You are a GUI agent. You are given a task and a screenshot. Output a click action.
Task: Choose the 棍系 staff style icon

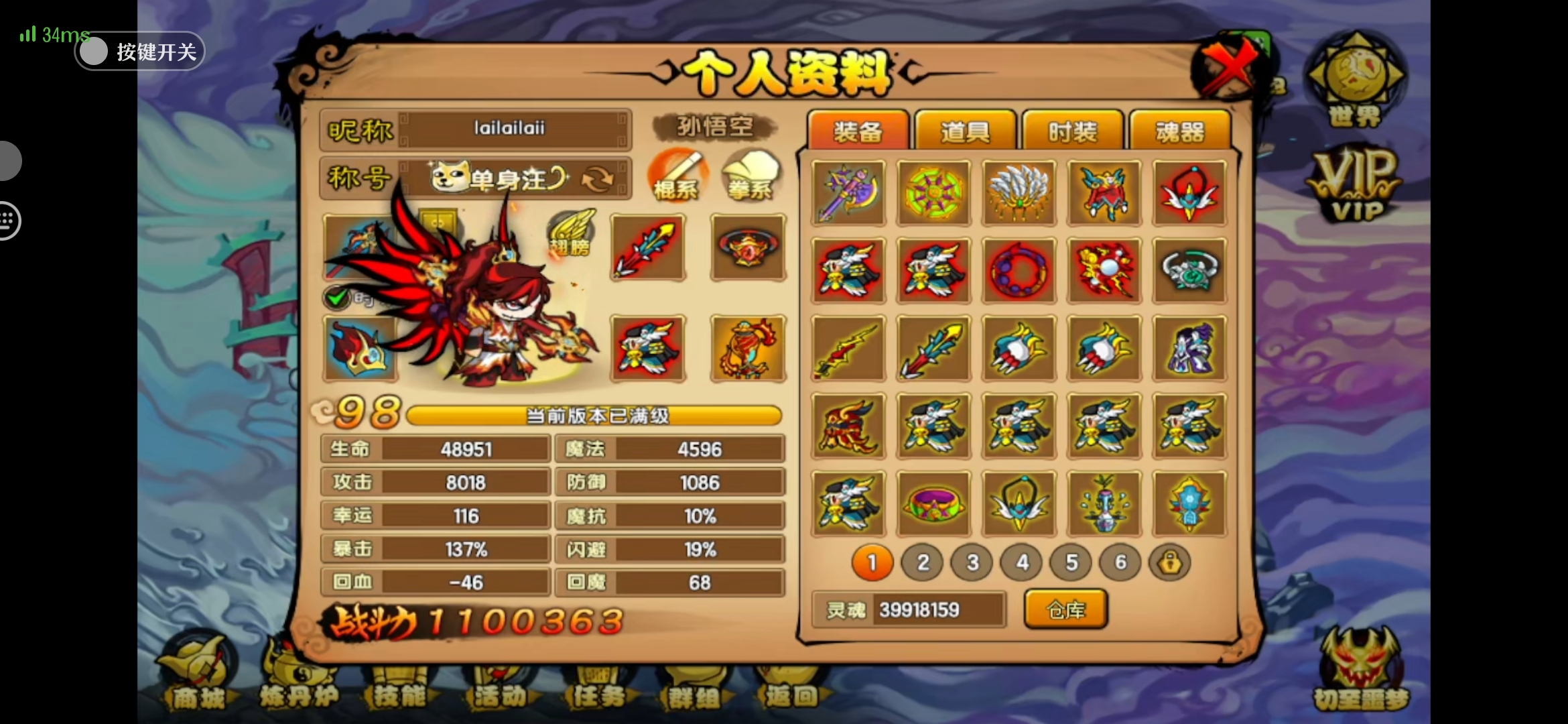pyautogui.click(x=675, y=176)
